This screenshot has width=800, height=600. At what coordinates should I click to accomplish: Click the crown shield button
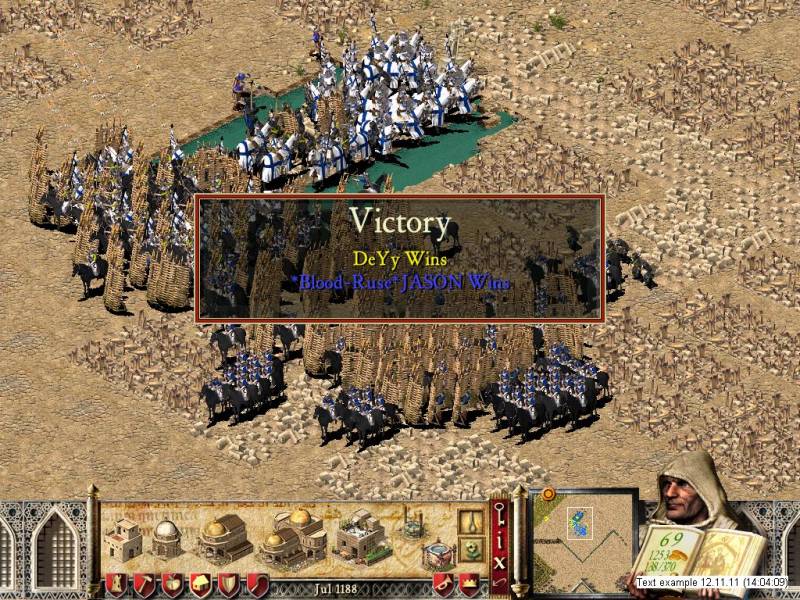pos(469,584)
